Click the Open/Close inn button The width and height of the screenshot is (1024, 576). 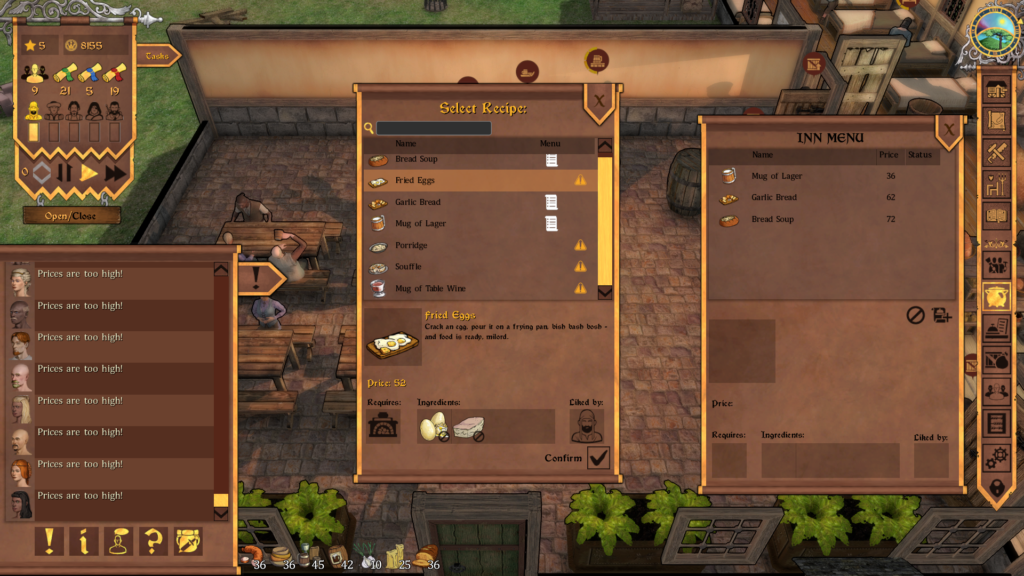(x=72, y=215)
